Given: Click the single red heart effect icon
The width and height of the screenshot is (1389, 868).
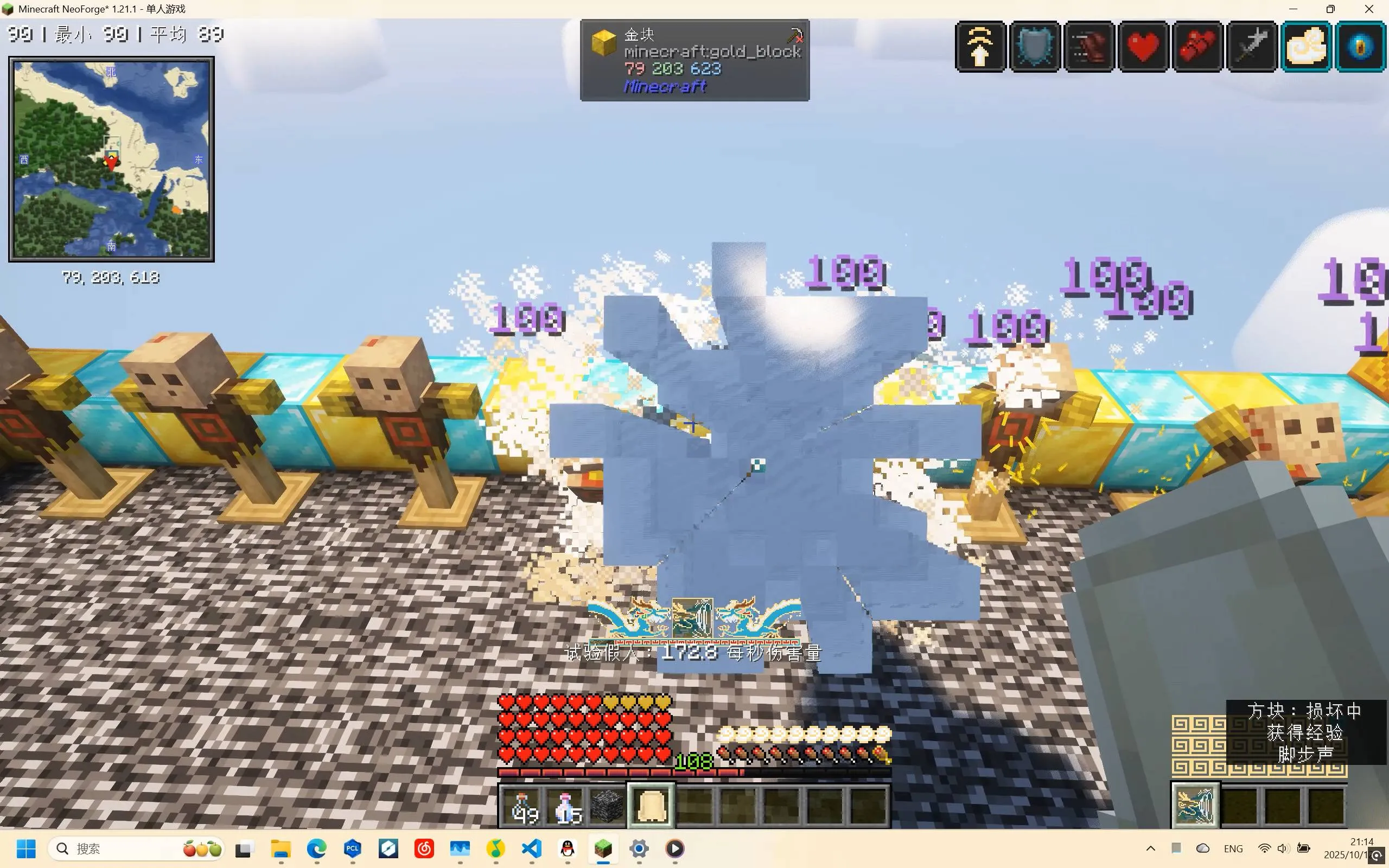Looking at the screenshot, I should (x=1142, y=47).
